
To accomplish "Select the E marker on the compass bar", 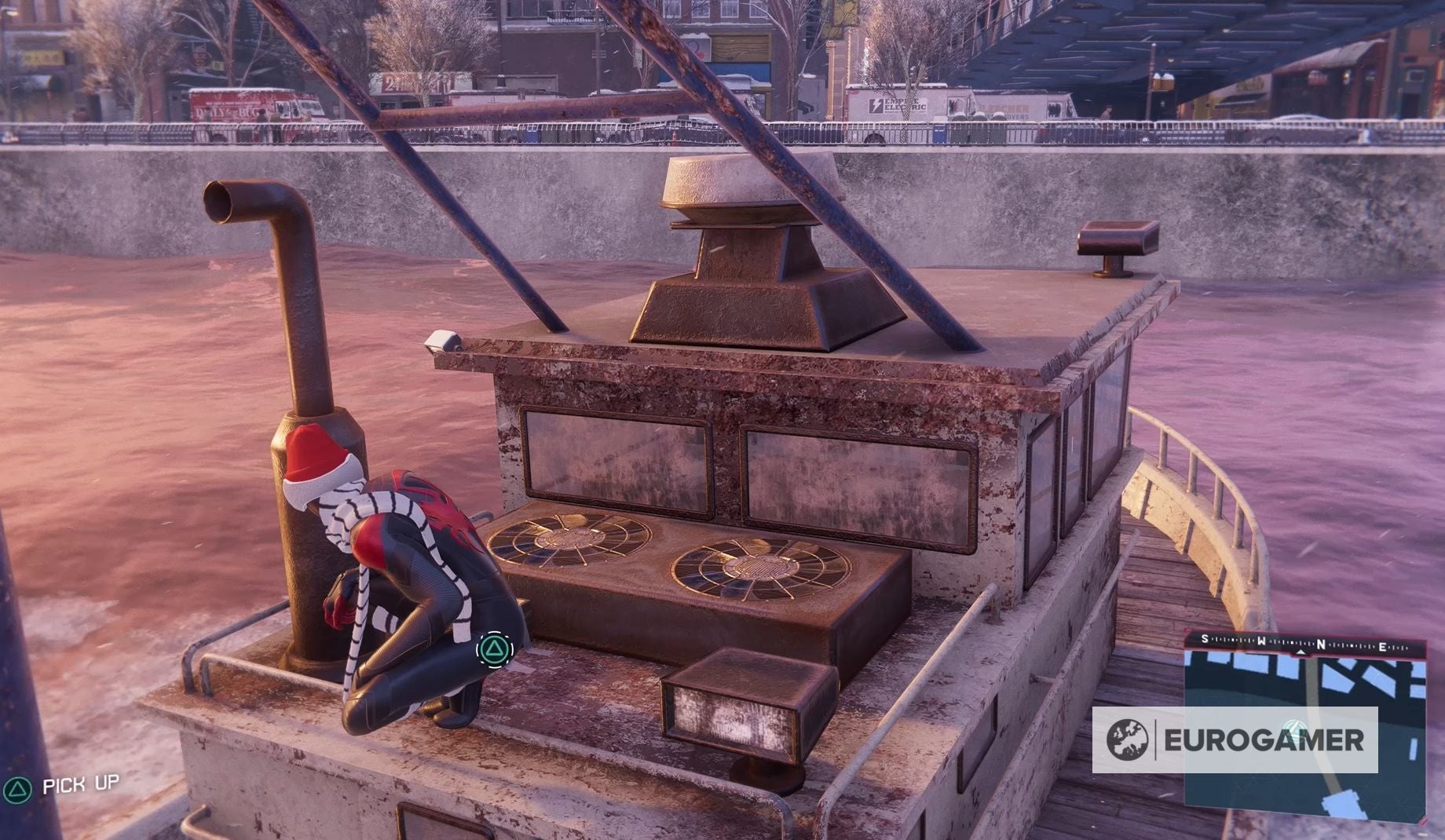I will [1382, 646].
